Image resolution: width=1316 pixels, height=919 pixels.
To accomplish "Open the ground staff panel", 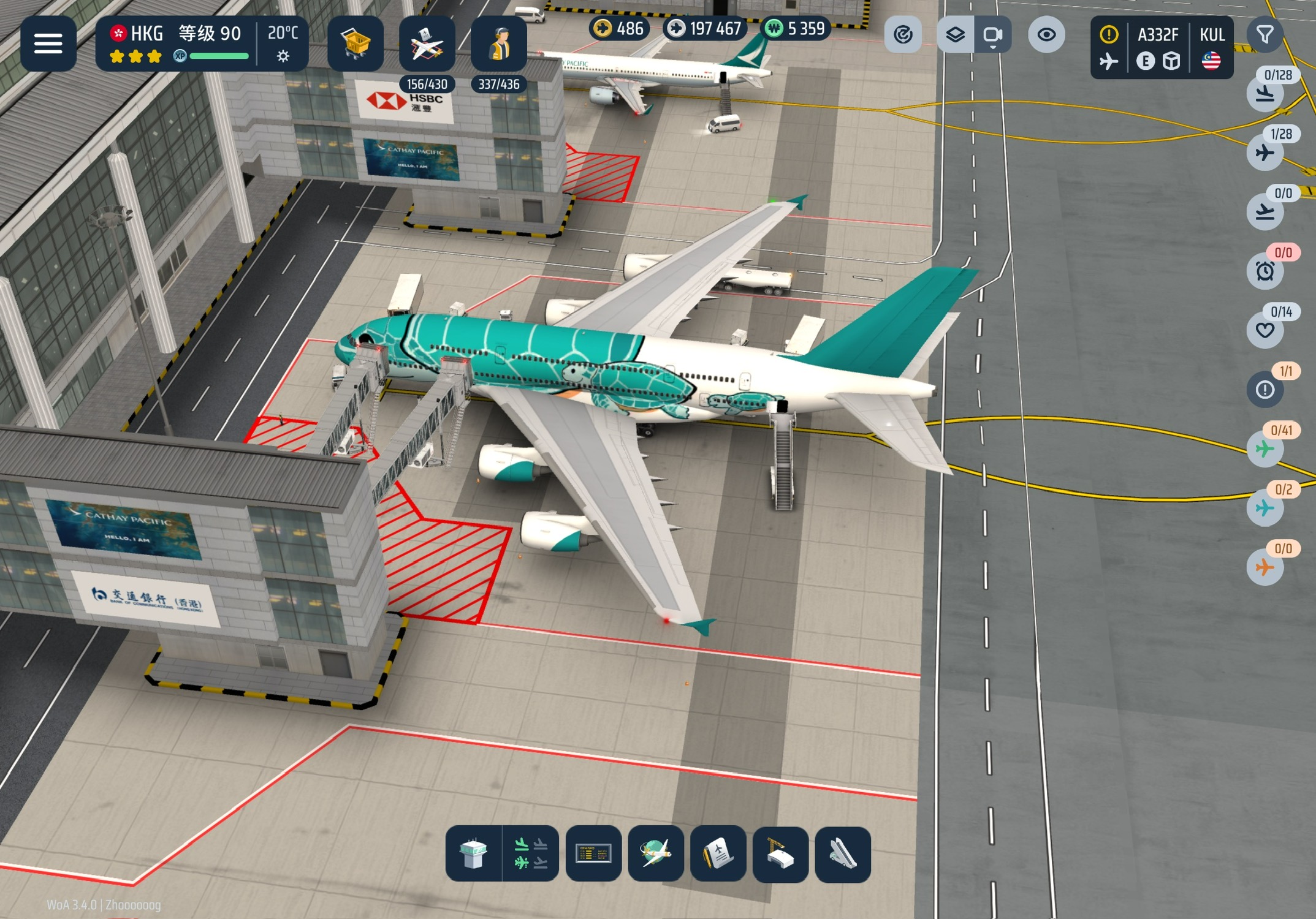I will pyautogui.click(x=499, y=43).
